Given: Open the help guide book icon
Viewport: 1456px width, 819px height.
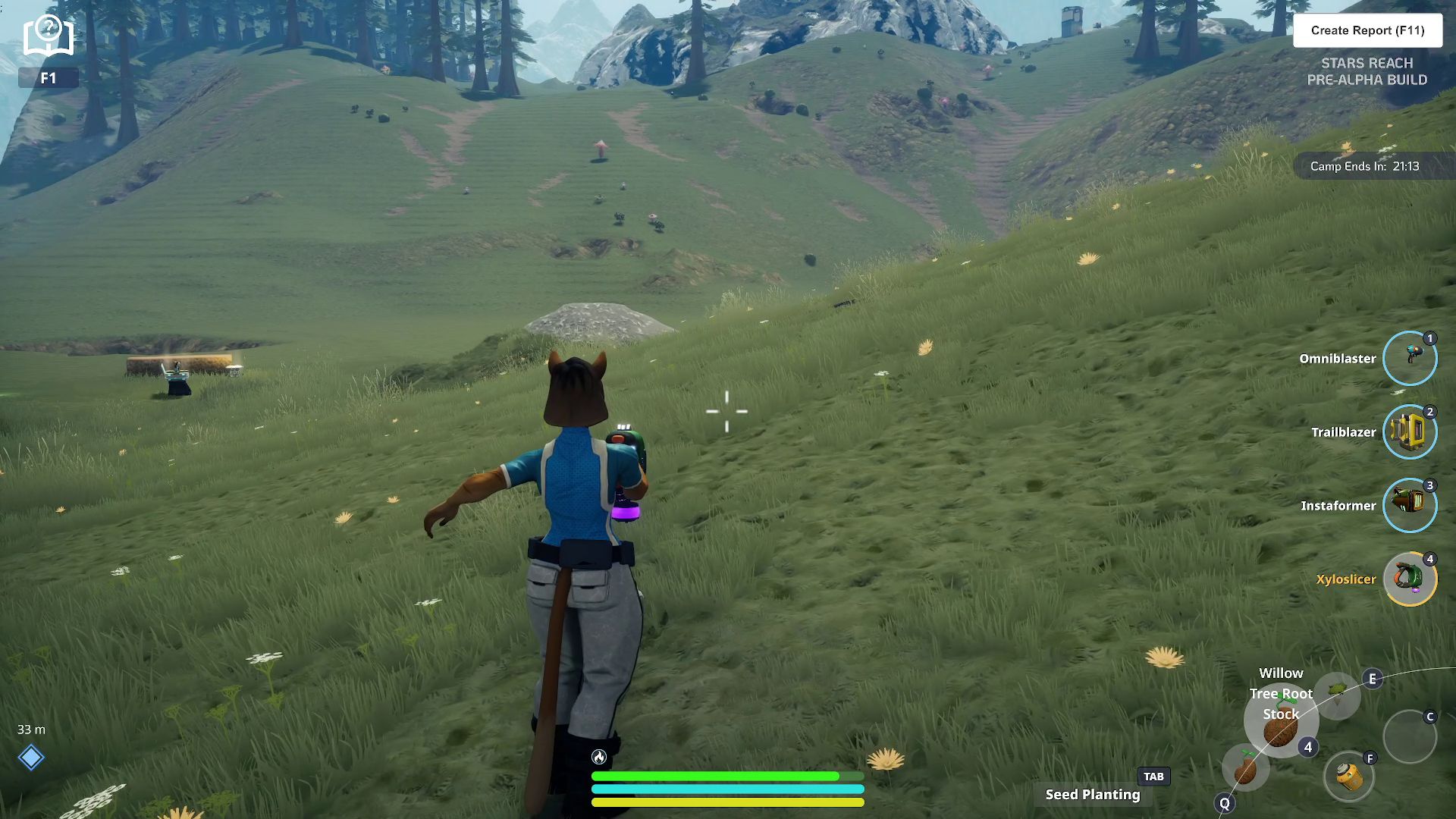Looking at the screenshot, I should point(48,35).
